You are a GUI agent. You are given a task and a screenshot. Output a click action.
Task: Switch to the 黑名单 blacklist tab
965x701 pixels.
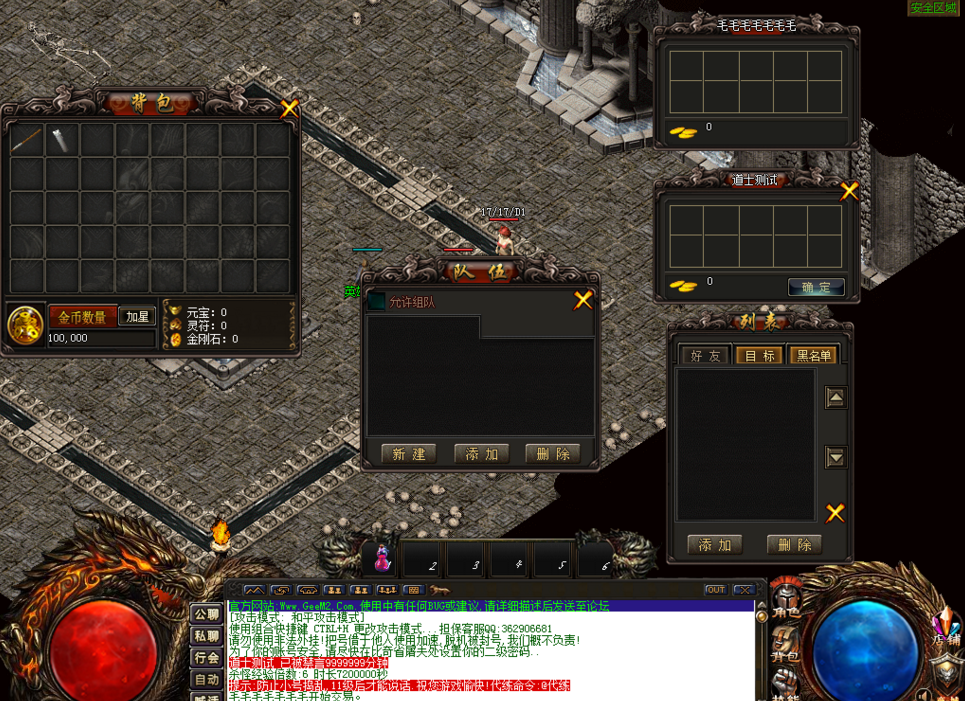(811, 355)
